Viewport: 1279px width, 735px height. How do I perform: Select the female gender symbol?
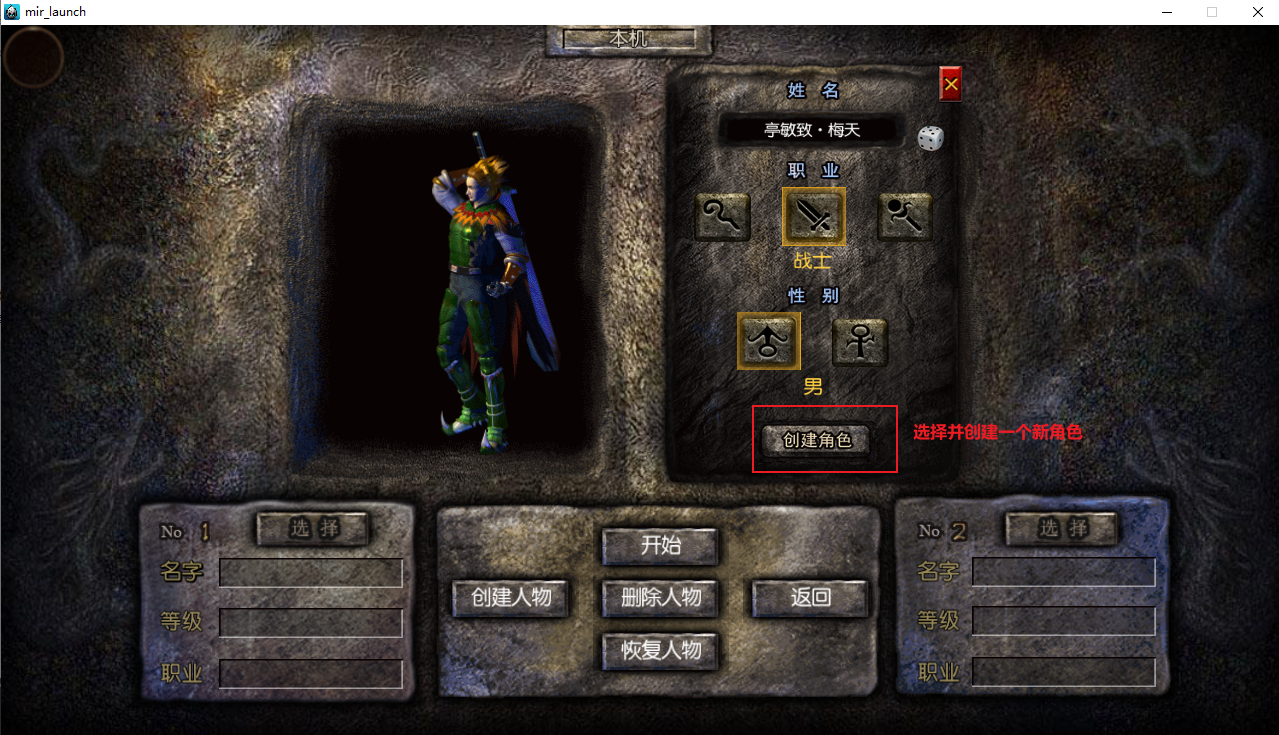tap(860, 343)
